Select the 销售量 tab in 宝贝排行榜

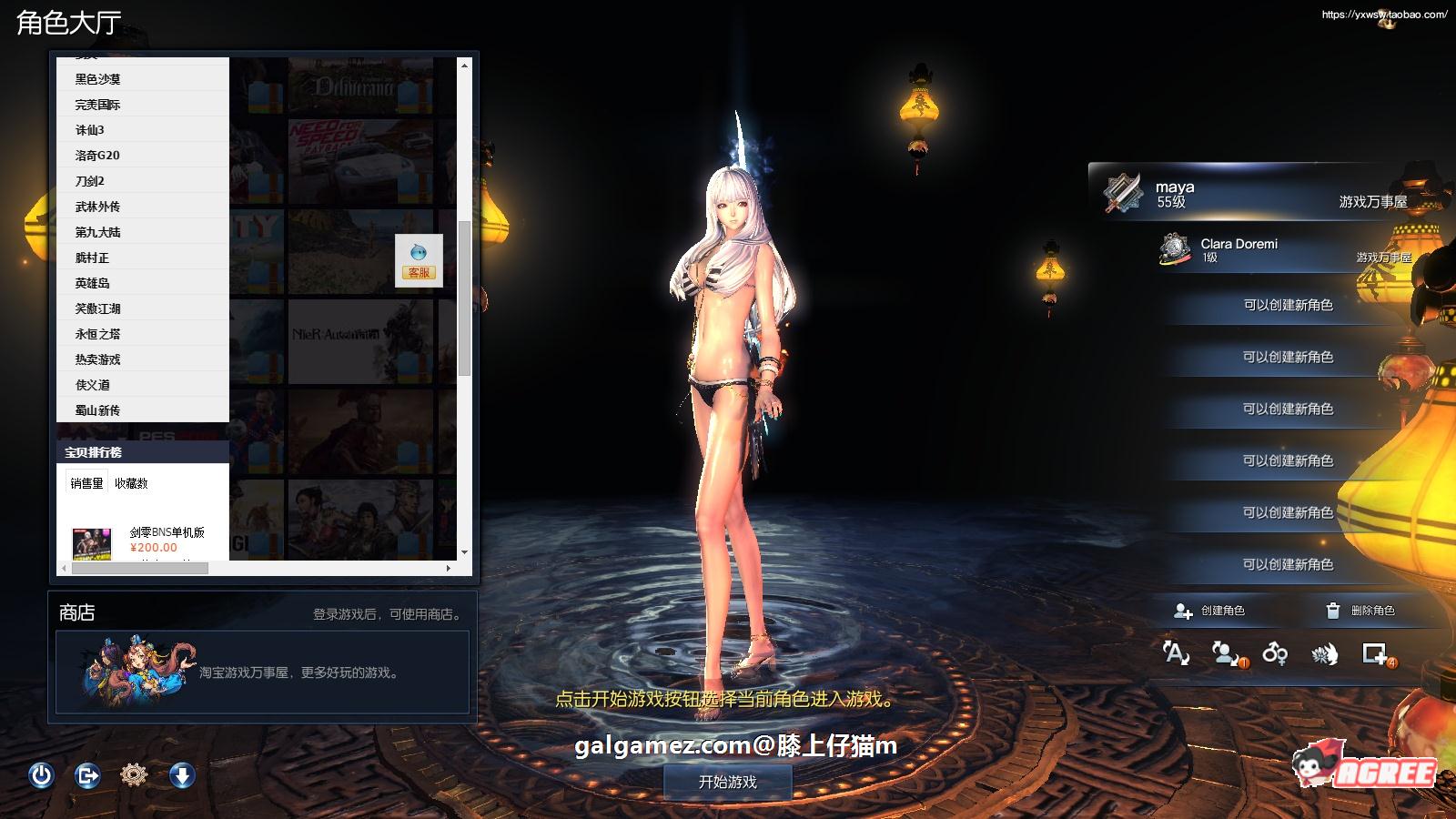86,483
